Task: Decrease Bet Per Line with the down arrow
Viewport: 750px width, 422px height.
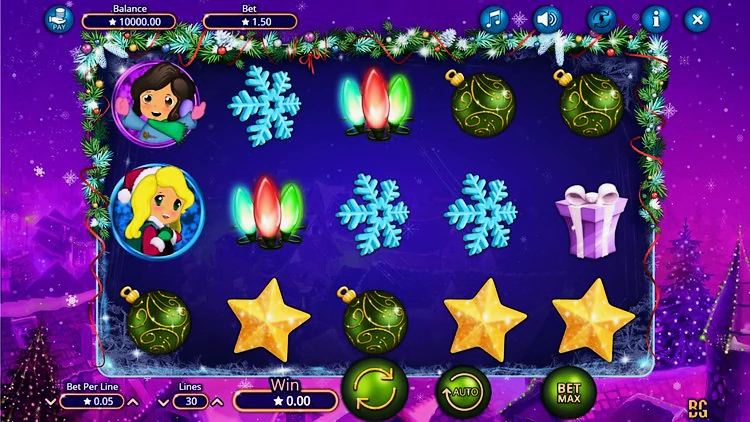Action: point(51,402)
